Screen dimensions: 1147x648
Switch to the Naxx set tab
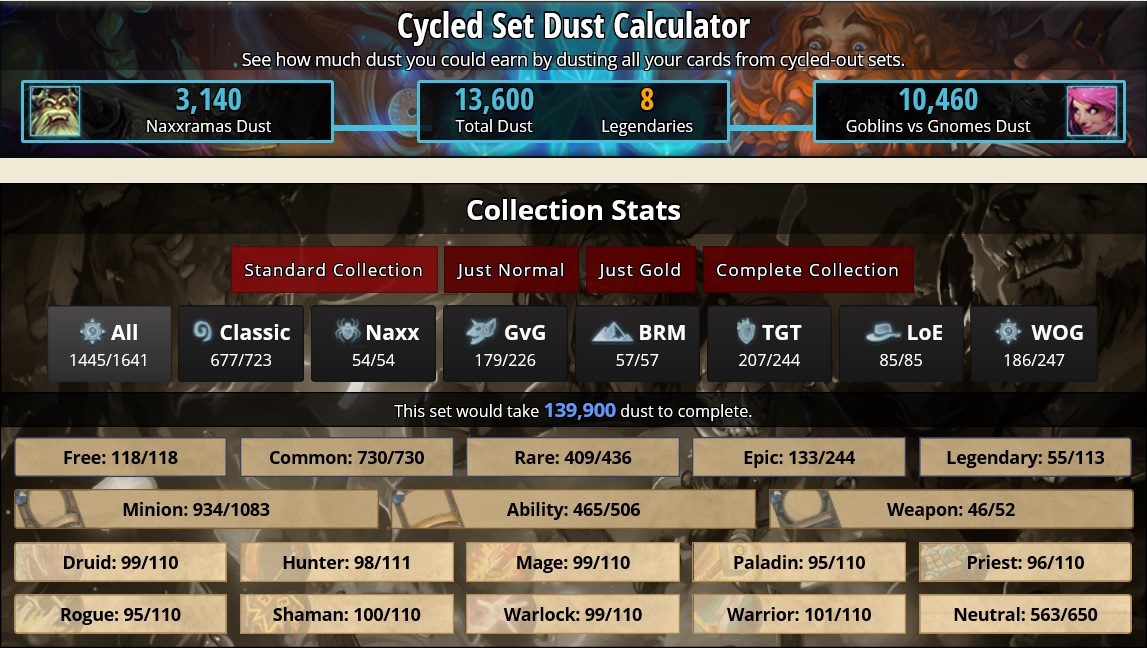(x=373, y=344)
